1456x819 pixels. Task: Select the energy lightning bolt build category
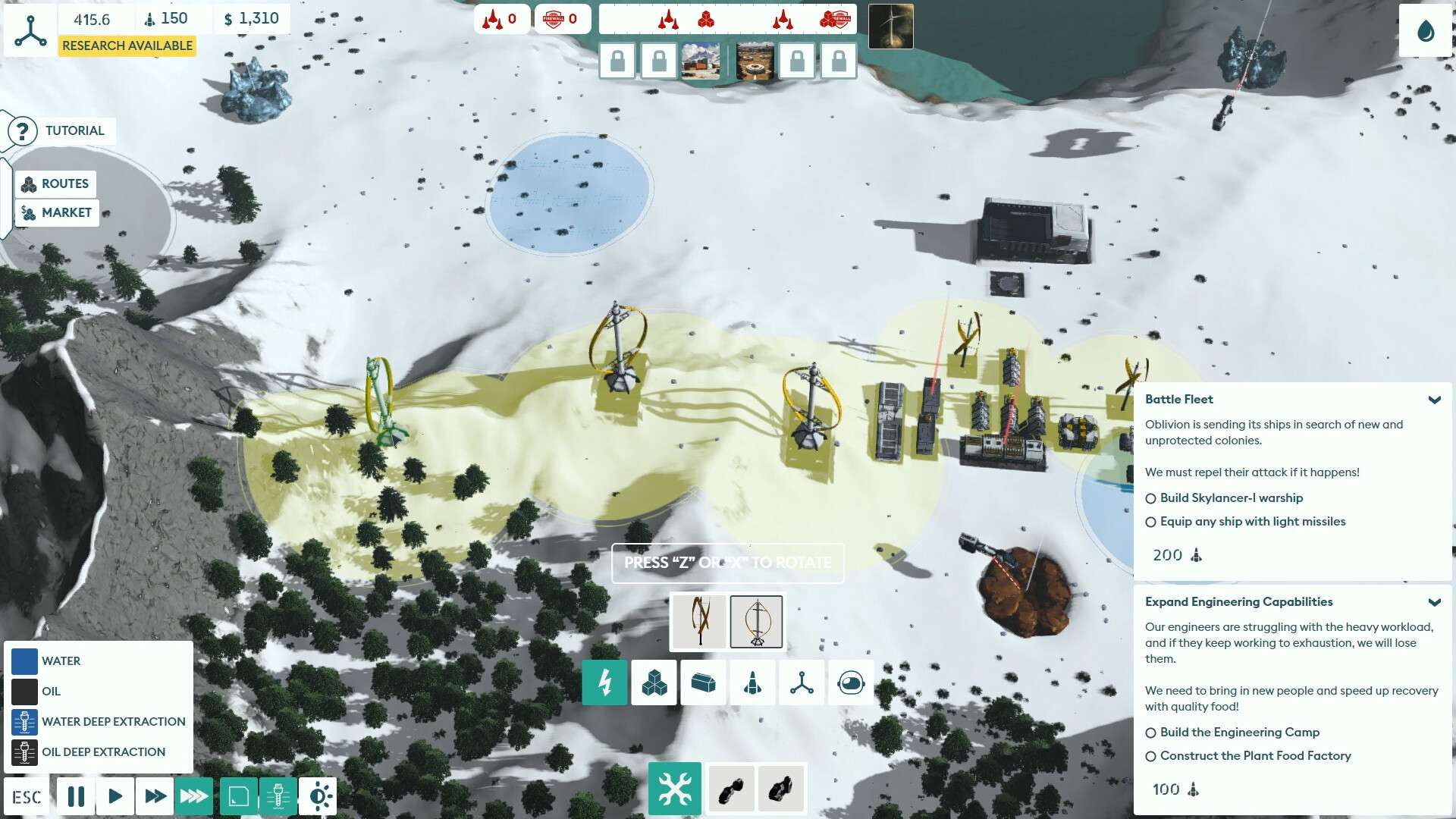(604, 683)
